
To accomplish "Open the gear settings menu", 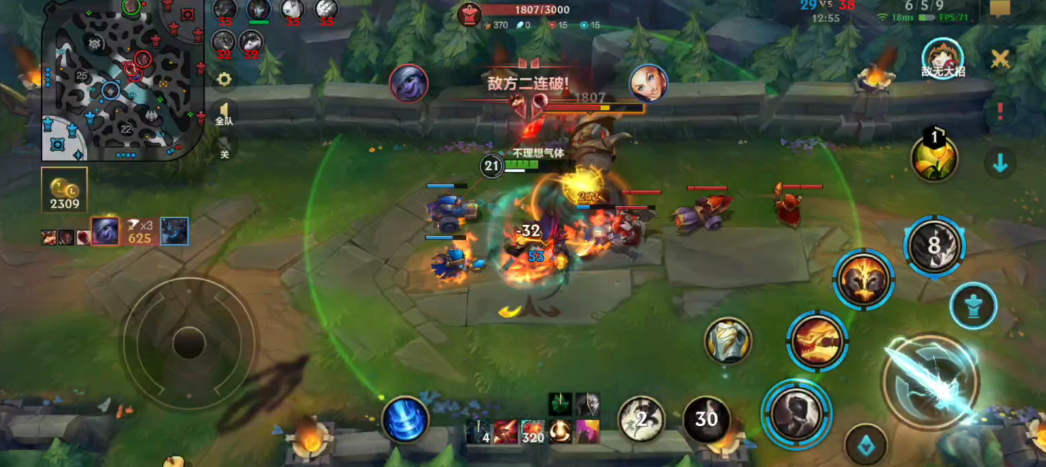I will [x=224, y=79].
